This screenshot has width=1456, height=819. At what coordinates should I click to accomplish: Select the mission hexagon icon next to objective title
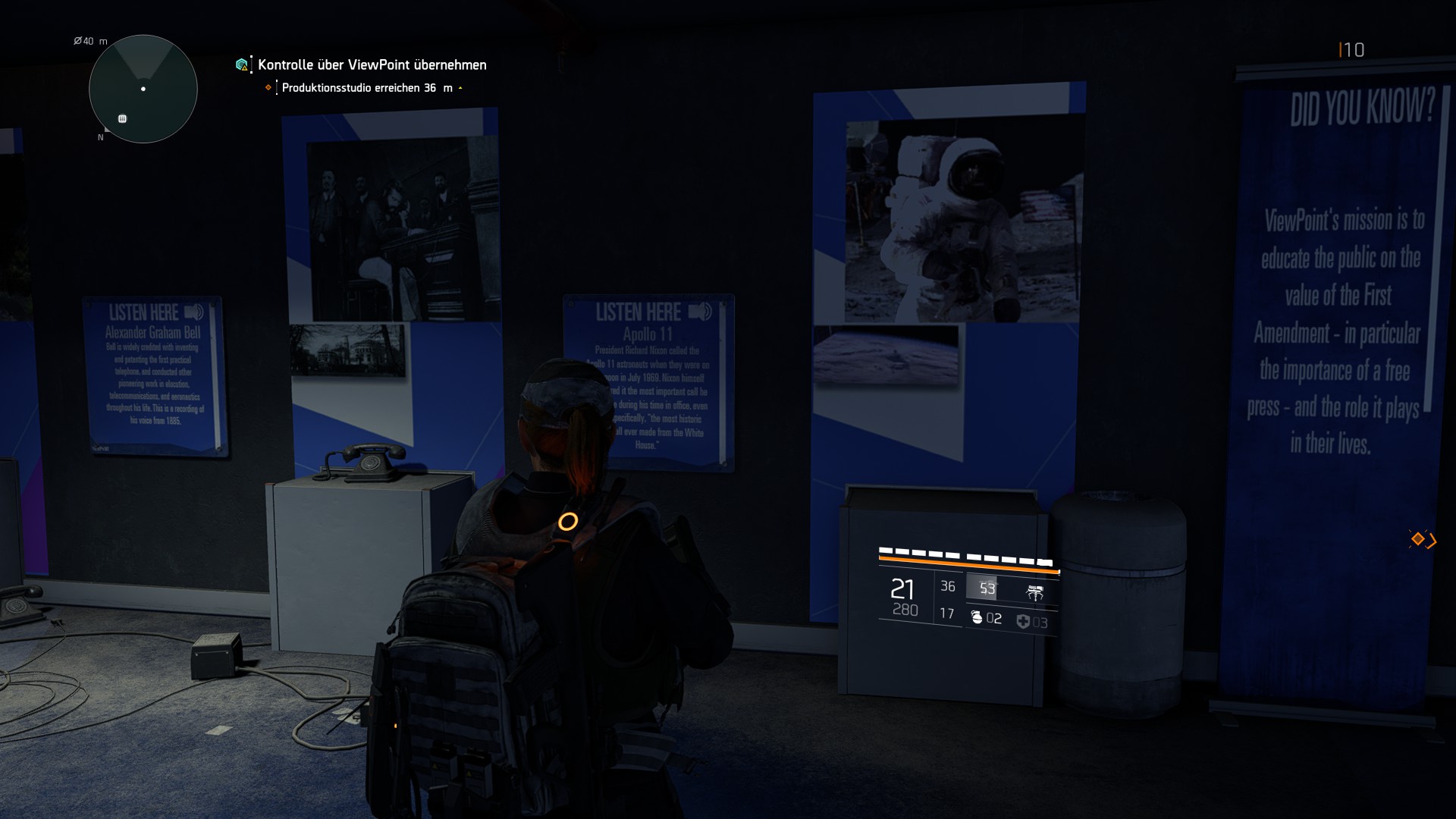coord(241,64)
